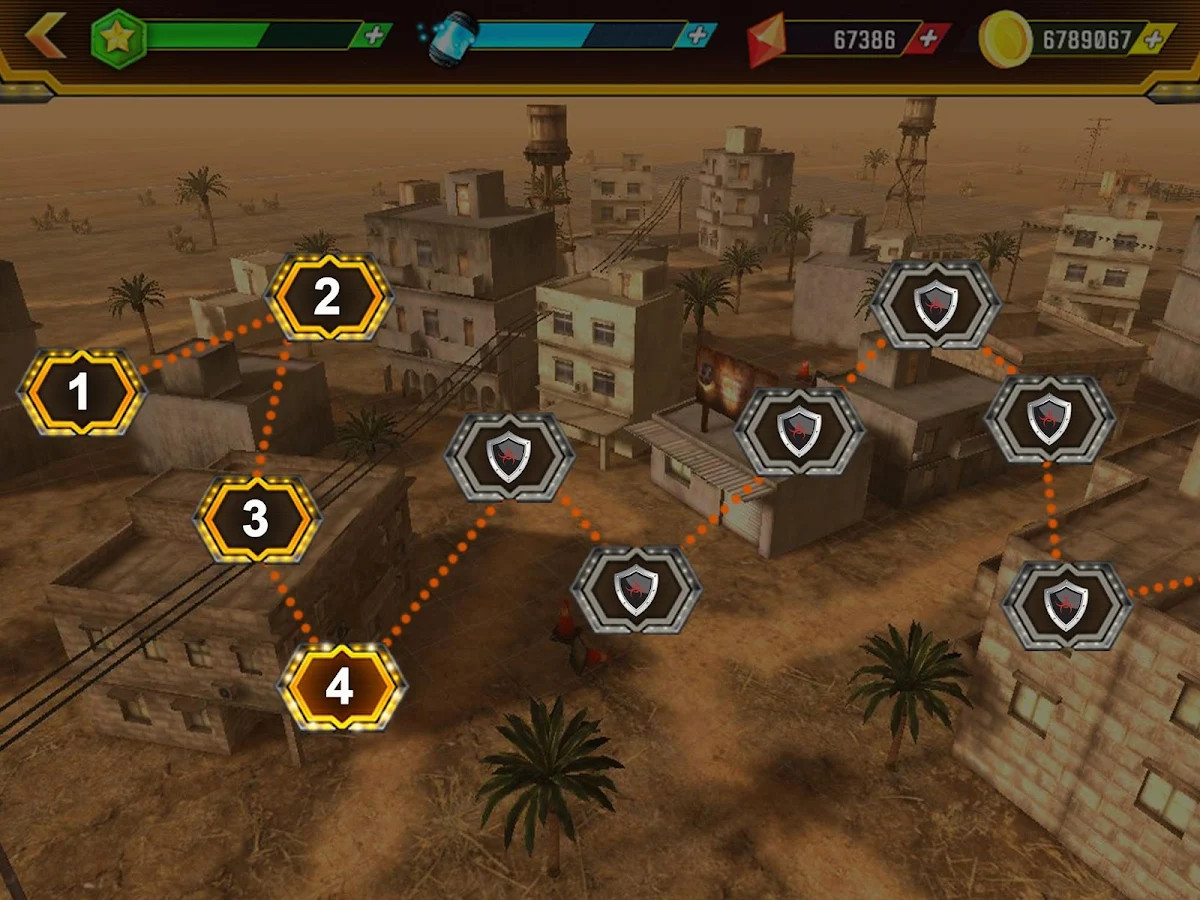
Task: Buy red gems with plus button
Action: (x=929, y=39)
